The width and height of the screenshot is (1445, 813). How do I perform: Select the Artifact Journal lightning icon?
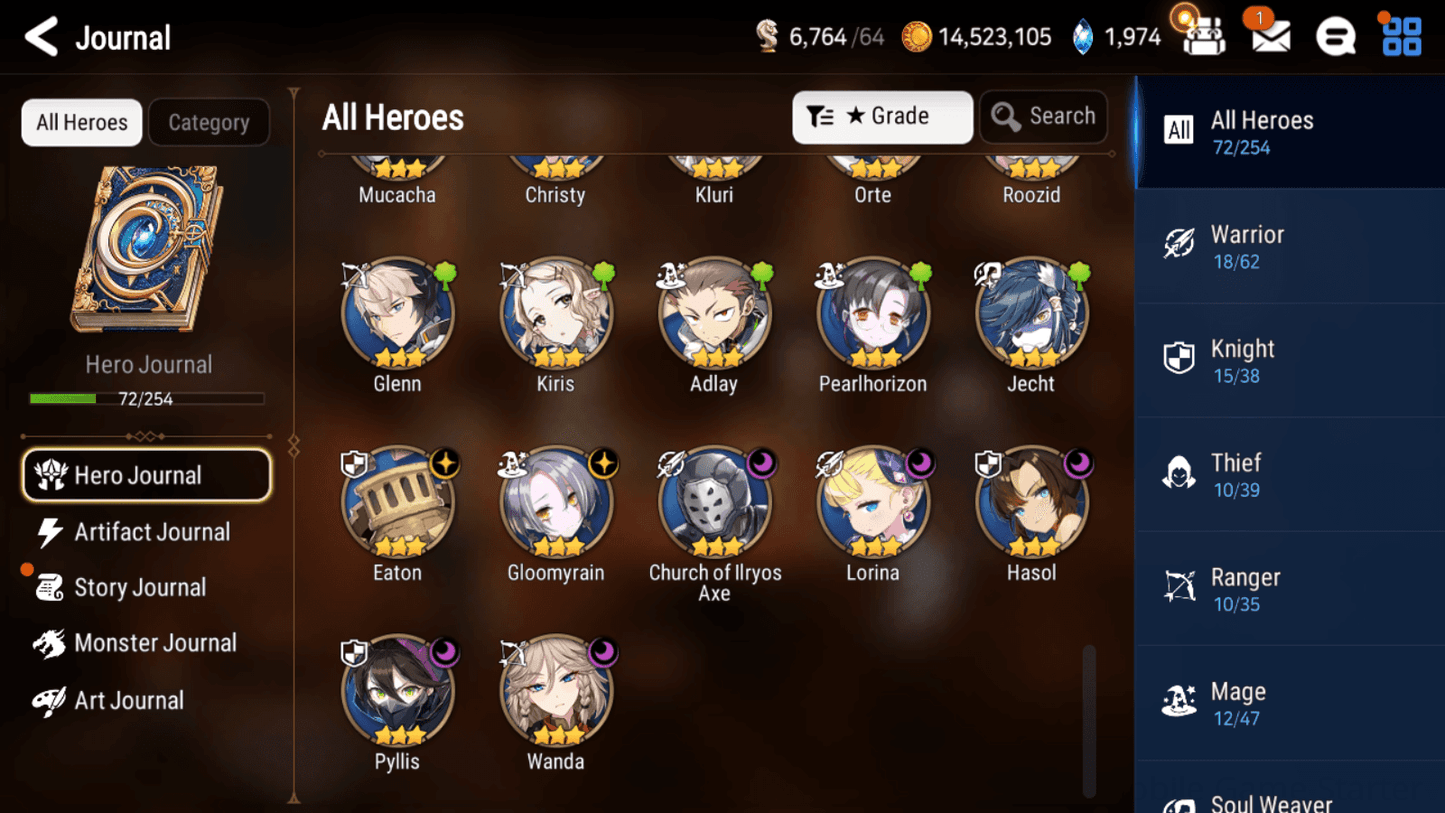pos(49,532)
